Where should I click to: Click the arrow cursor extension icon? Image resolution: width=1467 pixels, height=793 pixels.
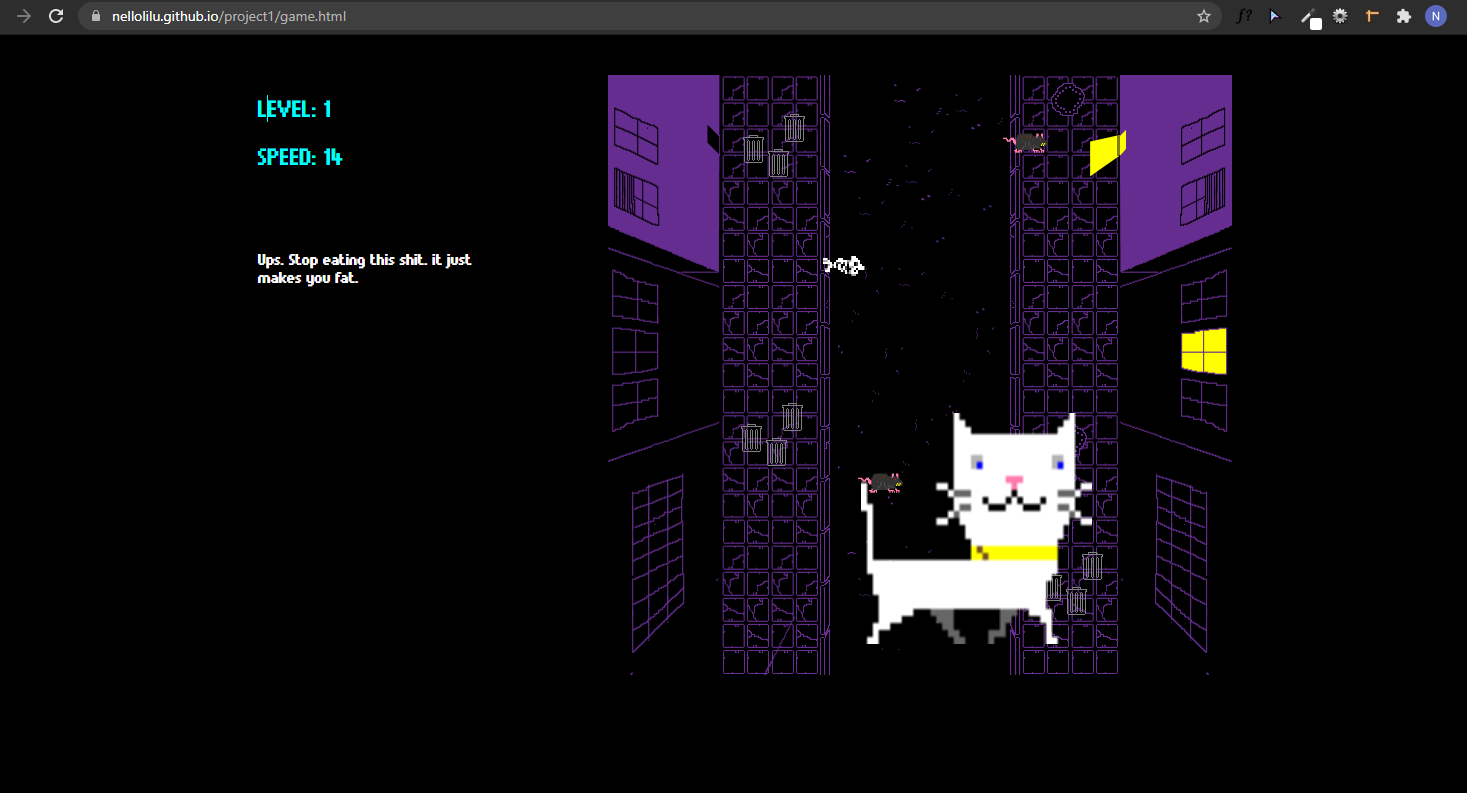point(1274,16)
